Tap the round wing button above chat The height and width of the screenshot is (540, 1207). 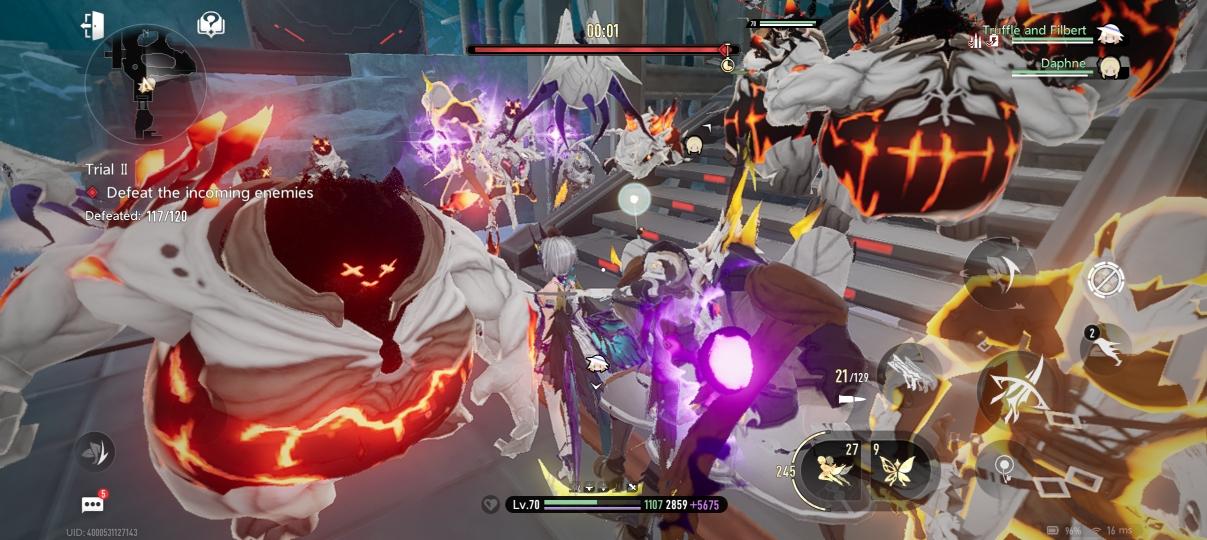(x=96, y=452)
